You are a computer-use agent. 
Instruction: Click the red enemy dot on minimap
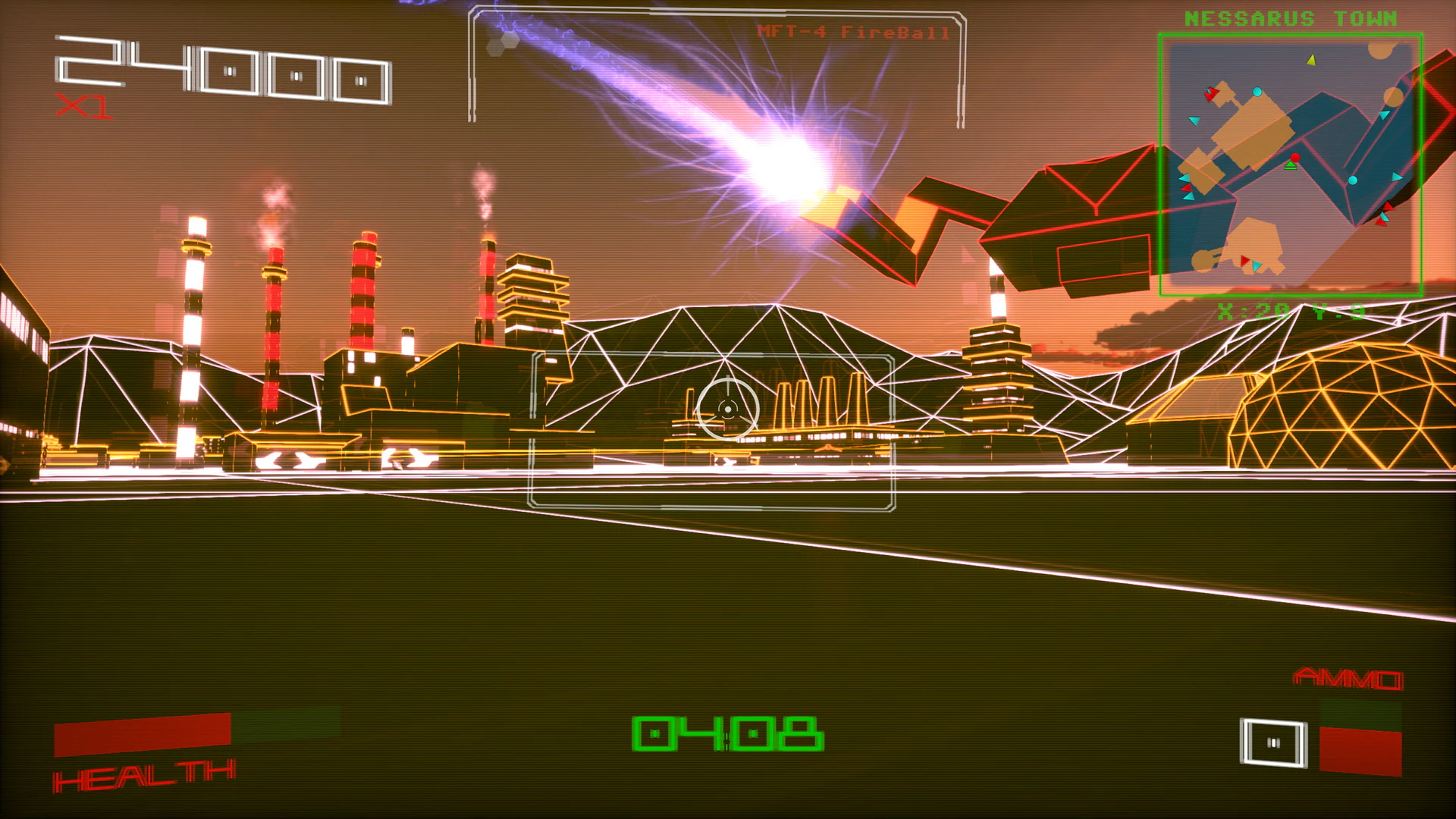pyautogui.click(x=1294, y=157)
